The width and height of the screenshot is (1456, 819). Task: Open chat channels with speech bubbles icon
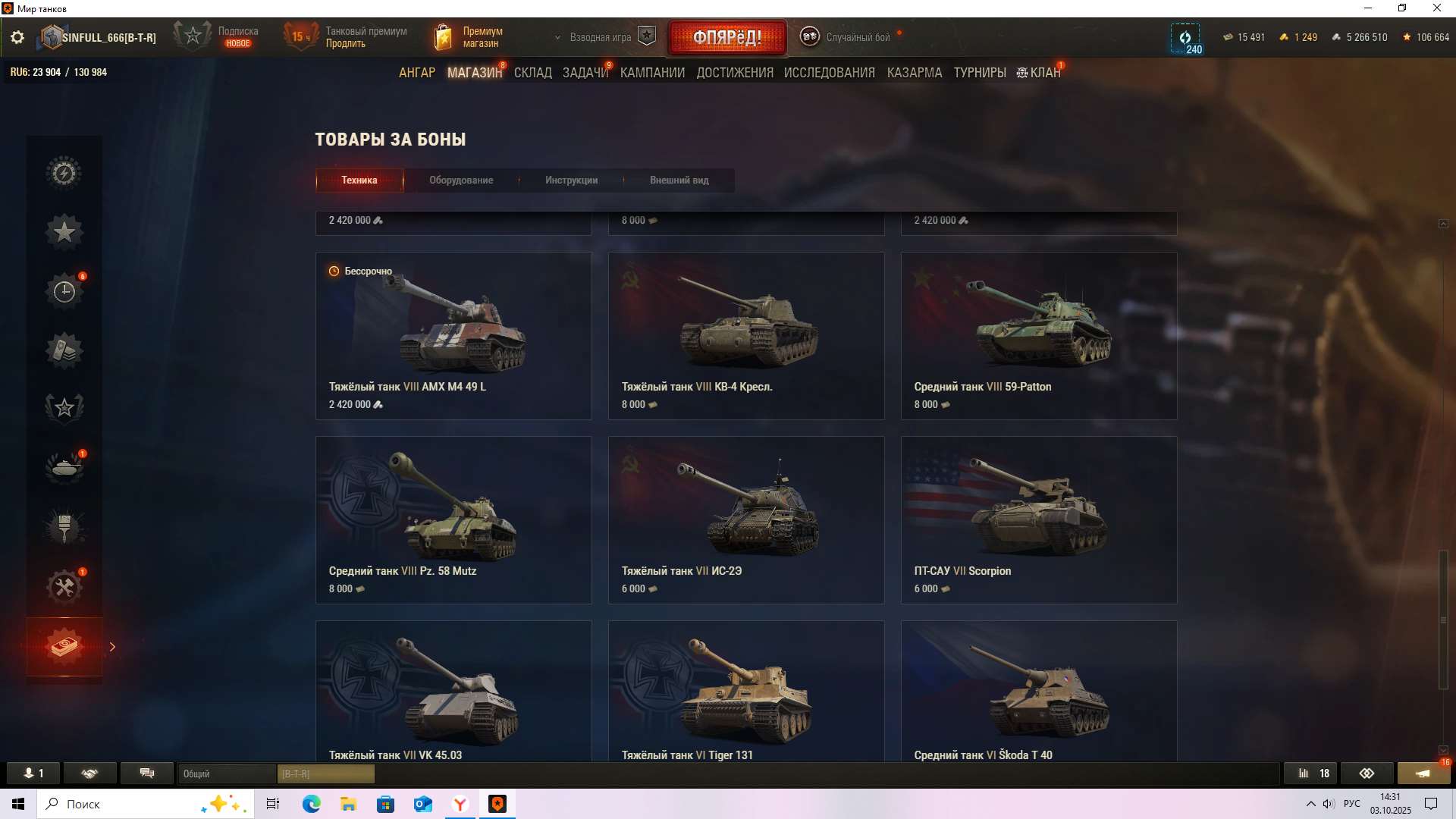(x=146, y=773)
